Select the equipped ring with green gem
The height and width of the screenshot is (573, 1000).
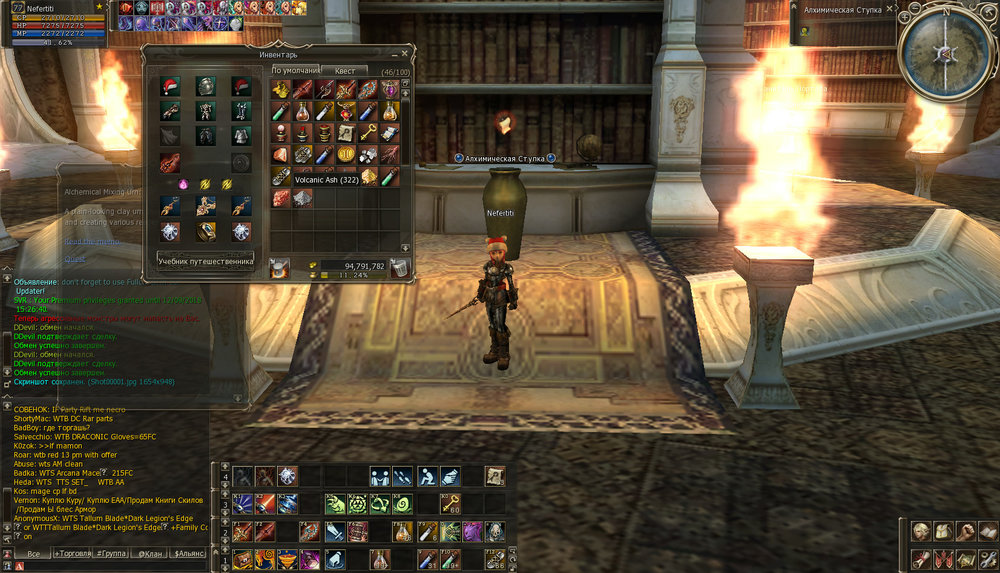tap(205, 230)
